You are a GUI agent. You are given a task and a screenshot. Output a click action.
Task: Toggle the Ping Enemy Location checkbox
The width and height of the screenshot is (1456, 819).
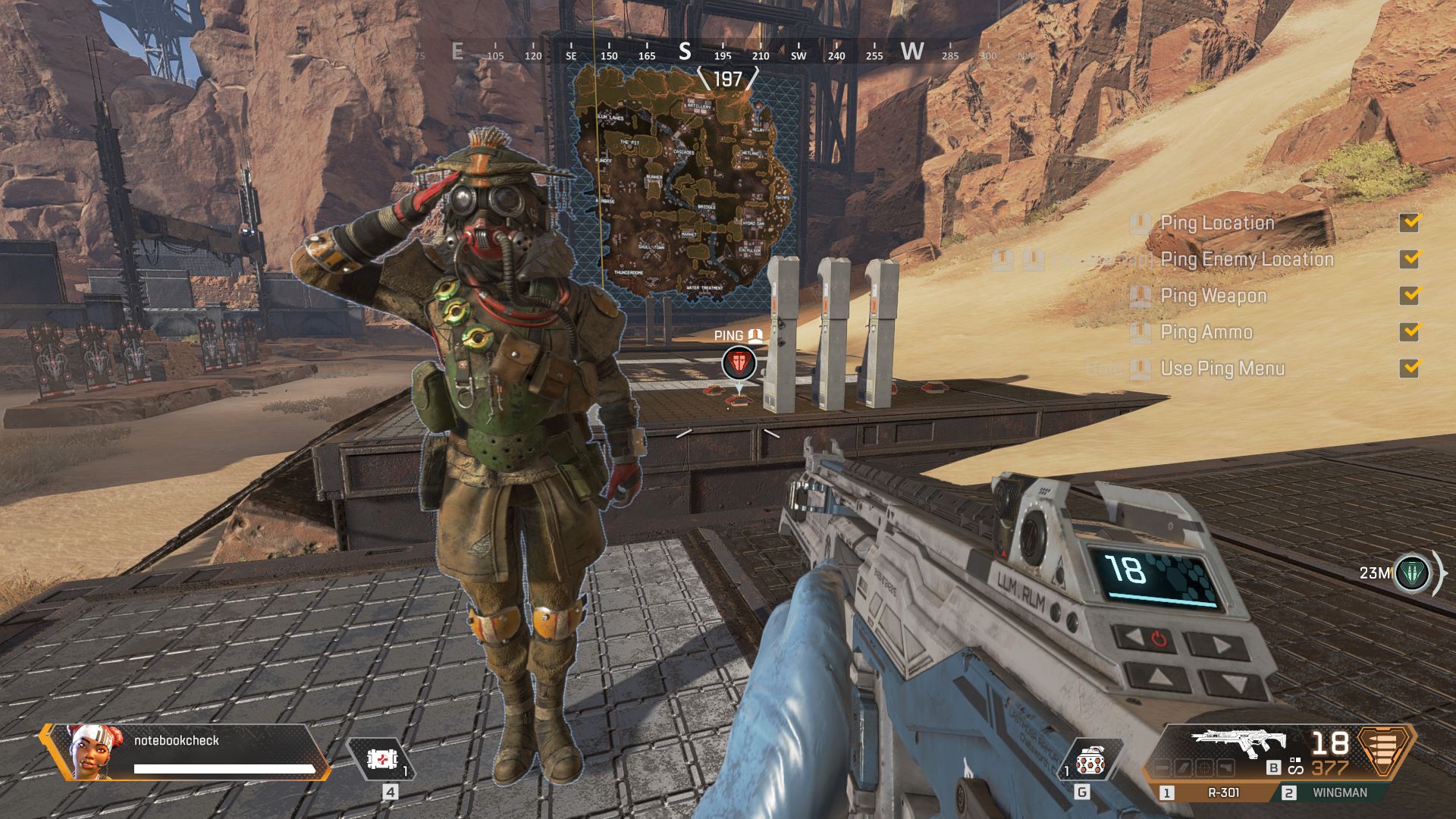point(1410,259)
